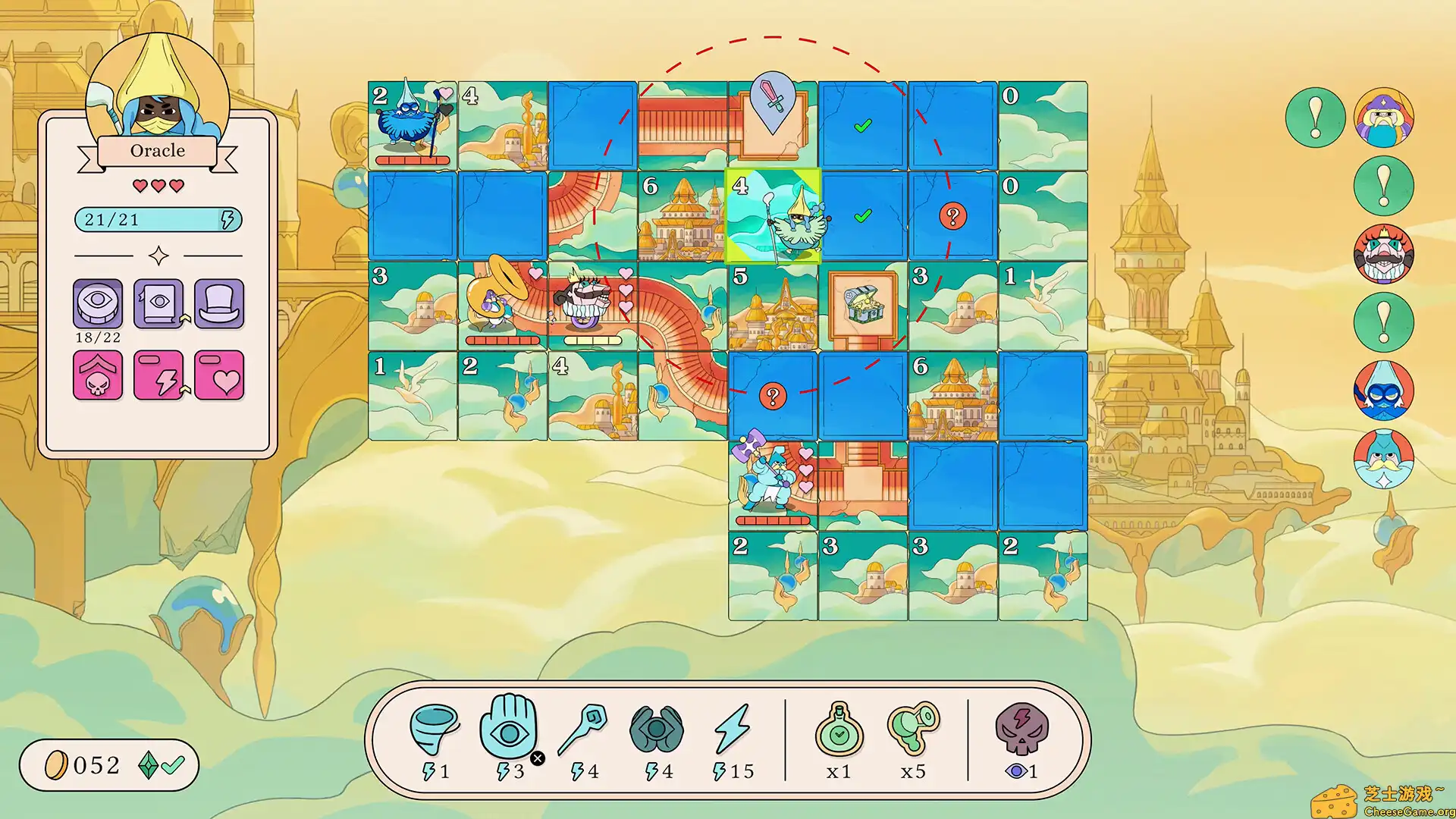Open the top hat icon in Oracle panel
The width and height of the screenshot is (1456, 819).
point(219,304)
